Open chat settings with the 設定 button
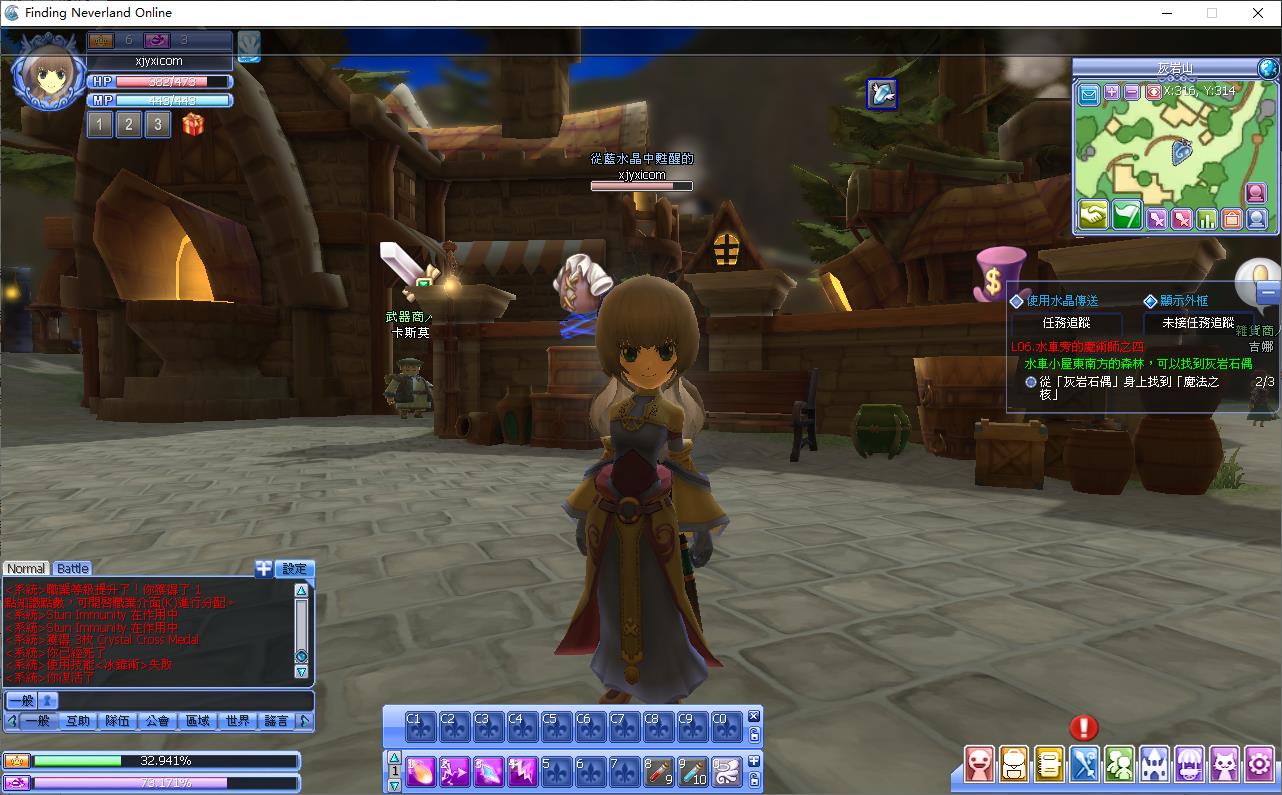The image size is (1282, 795). 294,568
